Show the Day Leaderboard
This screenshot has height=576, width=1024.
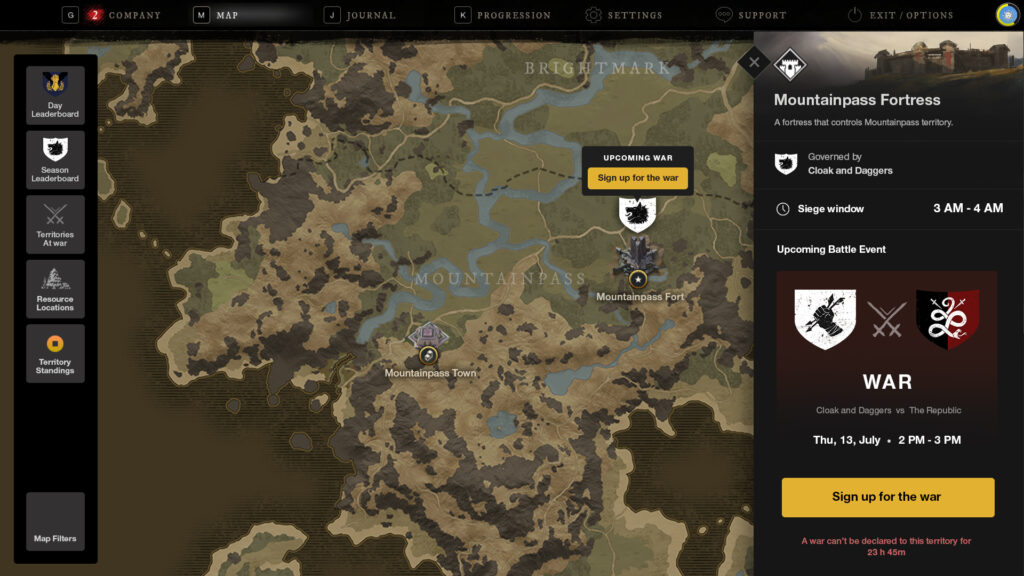pos(55,95)
